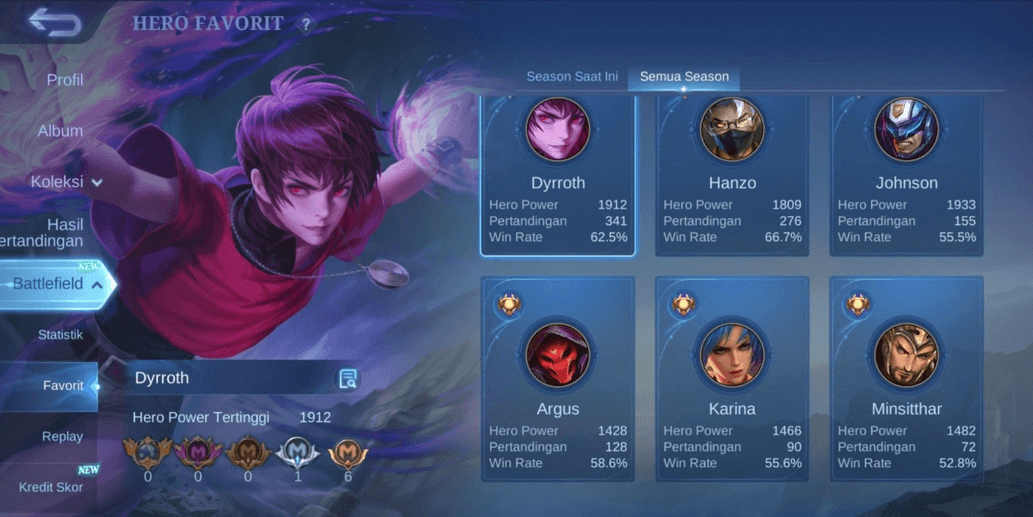Go back using the return arrow
Viewport: 1033px width, 517px height.
[54, 21]
